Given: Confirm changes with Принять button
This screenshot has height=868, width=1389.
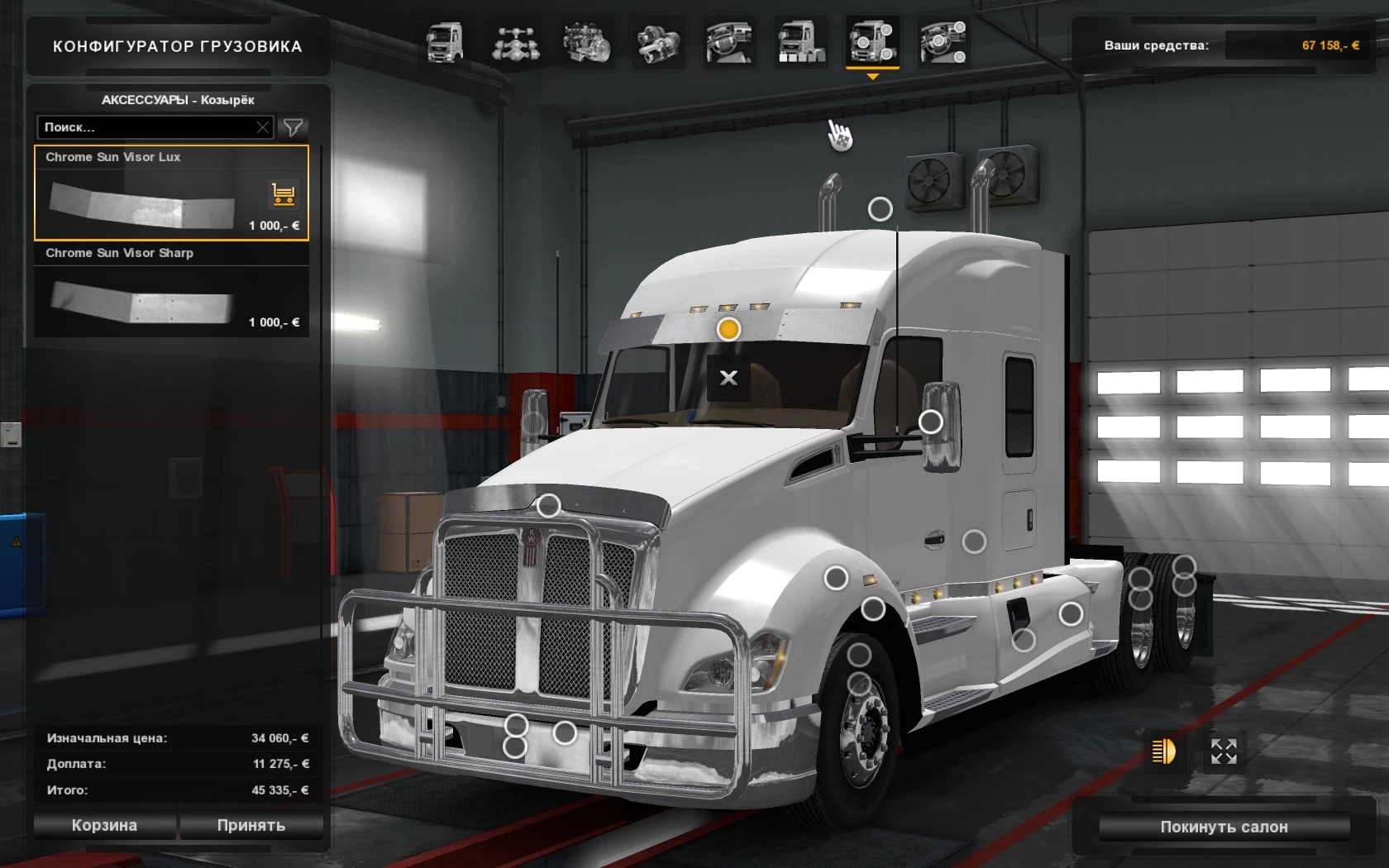Looking at the screenshot, I should pyautogui.click(x=251, y=825).
